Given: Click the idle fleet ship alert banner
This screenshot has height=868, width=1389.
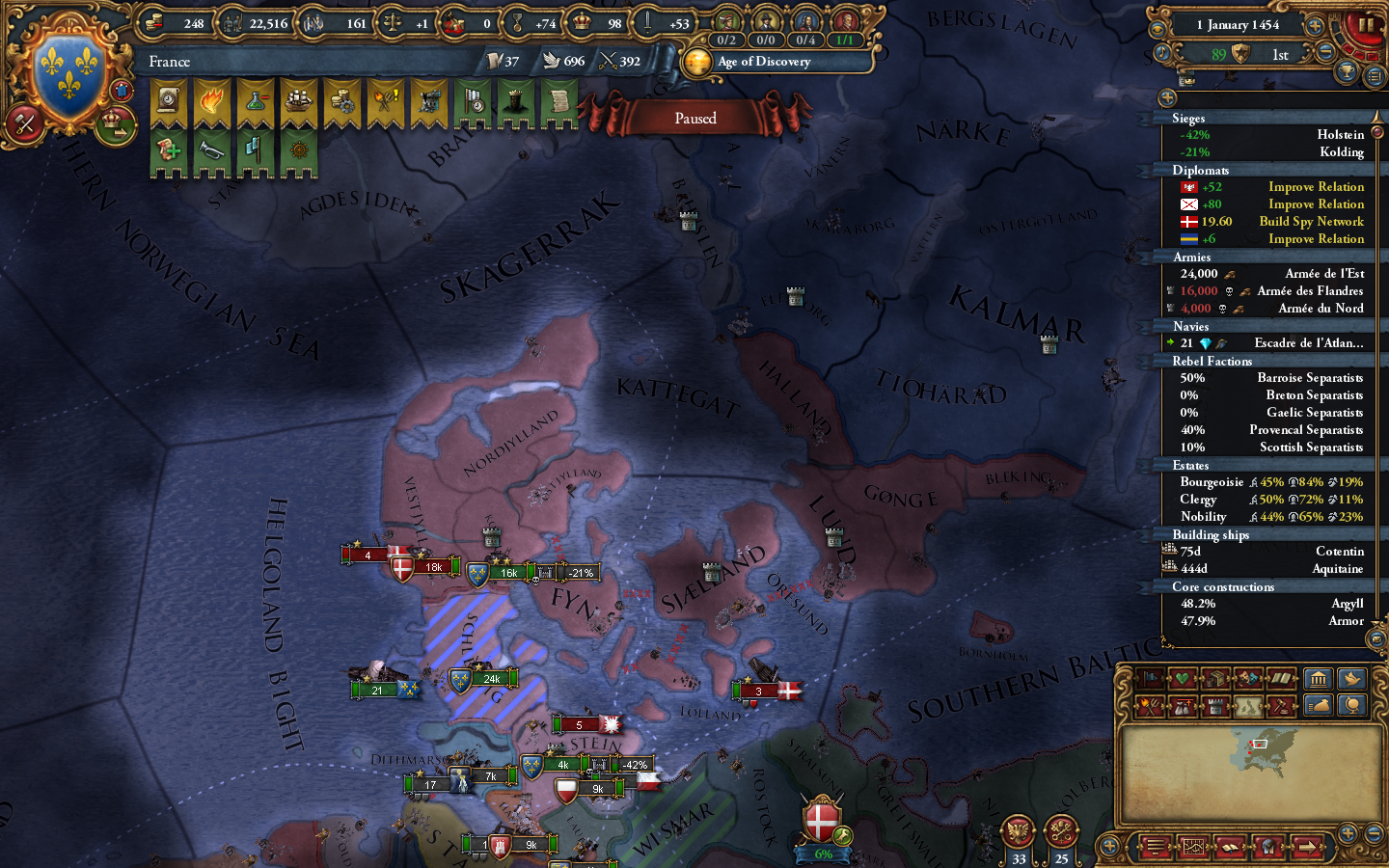Looking at the screenshot, I should click(299, 103).
